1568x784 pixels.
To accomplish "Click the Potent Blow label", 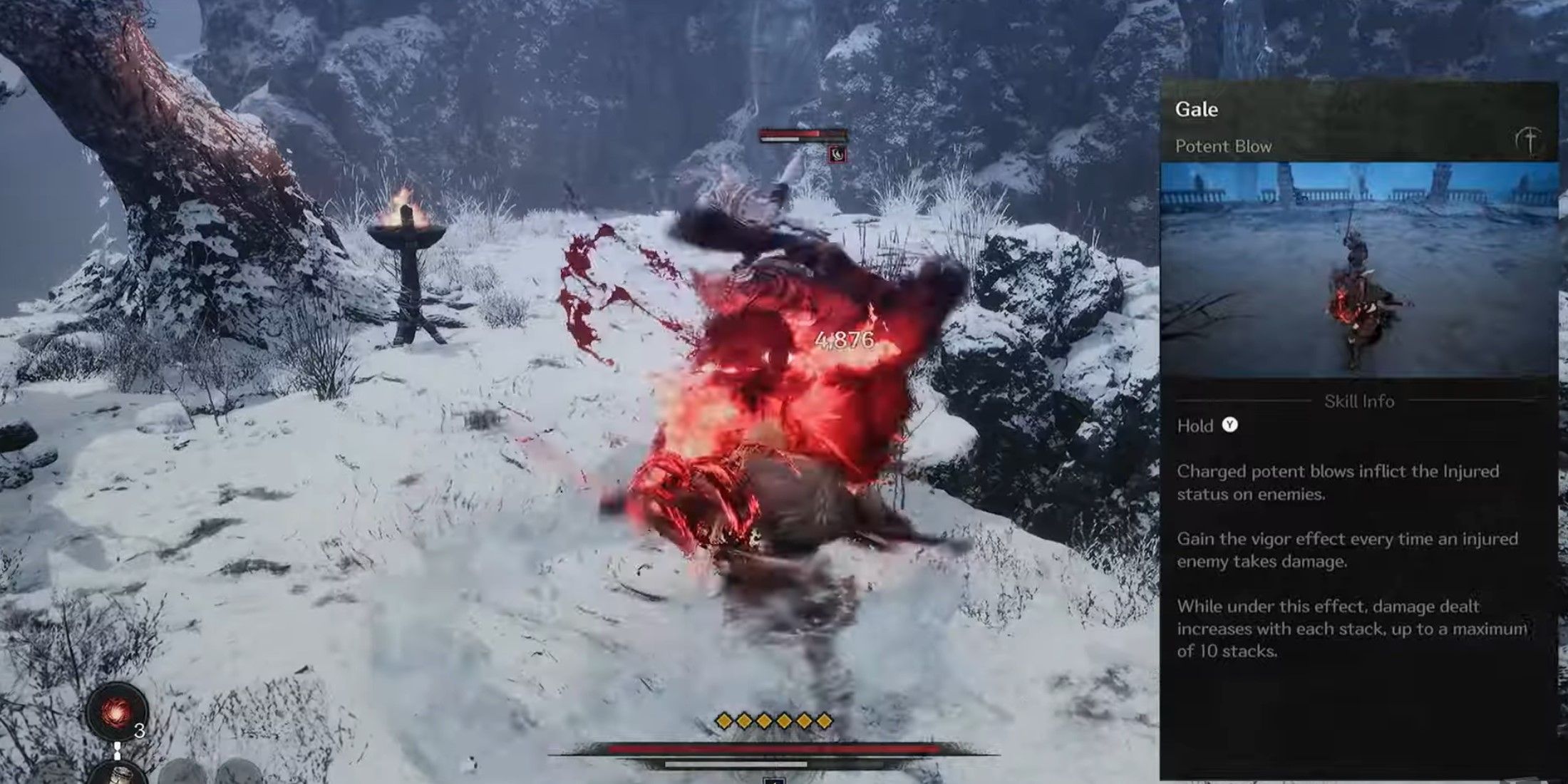I will [1224, 146].
